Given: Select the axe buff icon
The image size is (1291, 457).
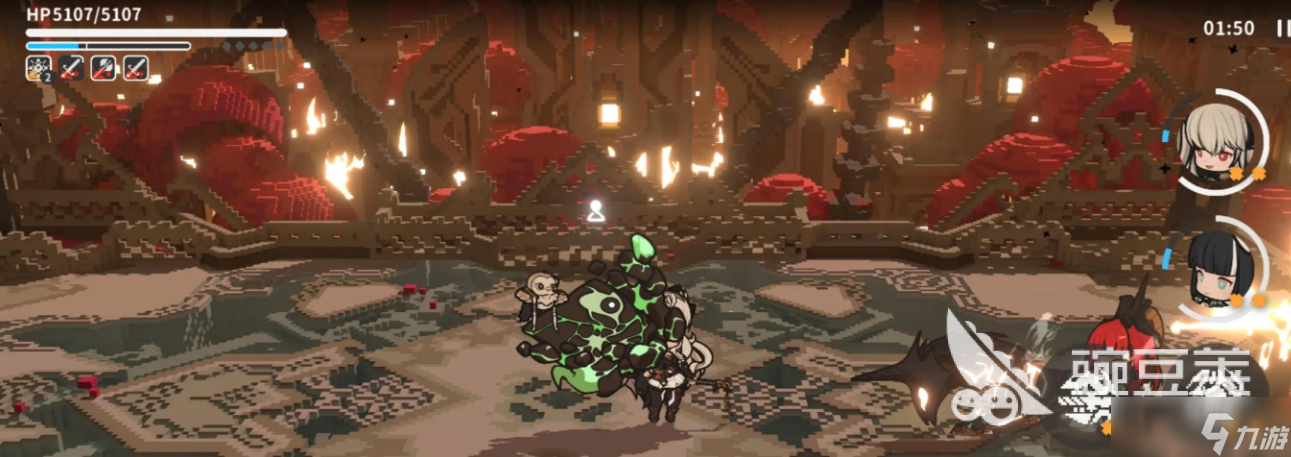Looking at the screenshot, I should coord(103,68).
